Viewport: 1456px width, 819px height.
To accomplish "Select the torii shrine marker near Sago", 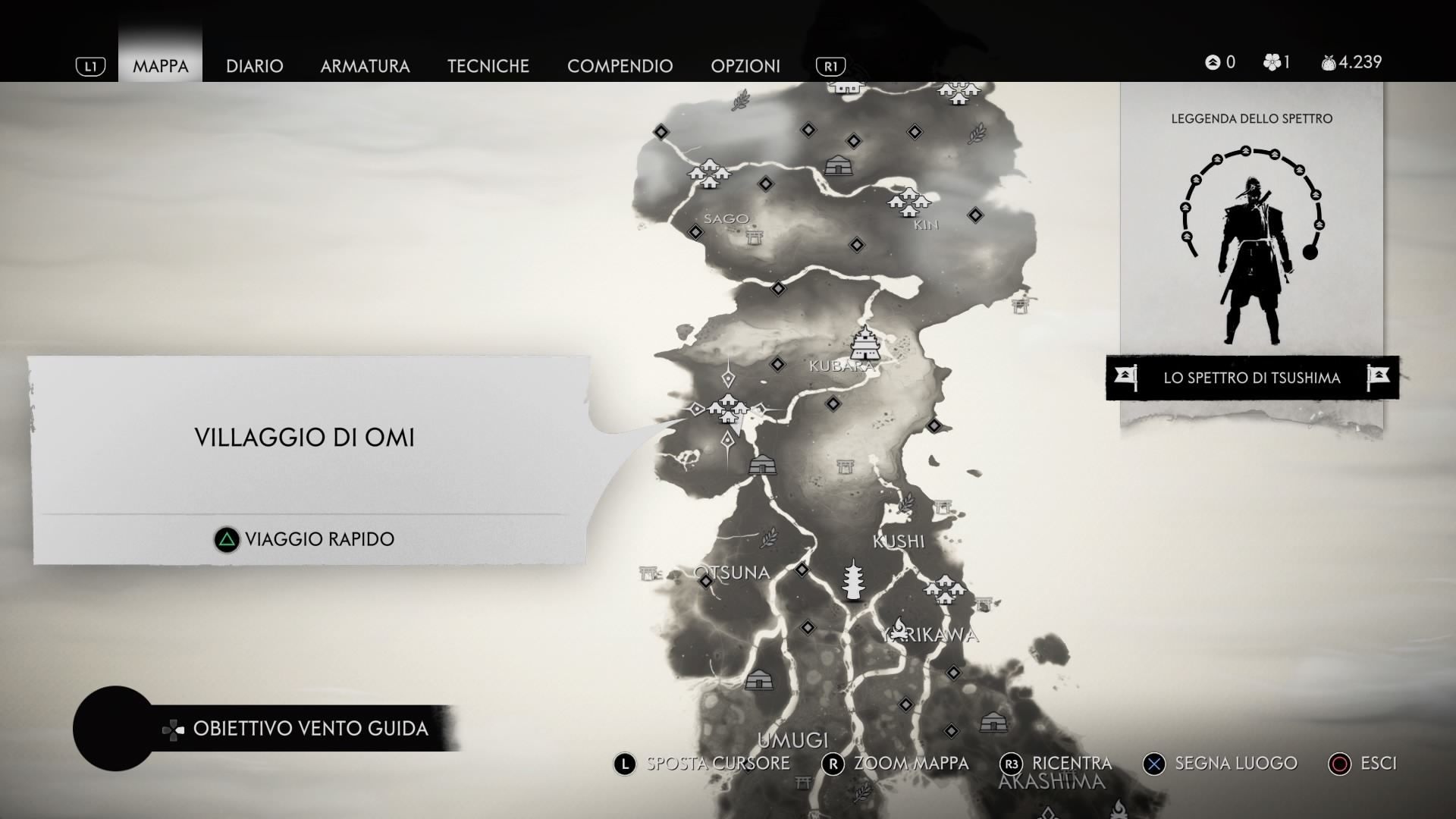I will (754, 237).
